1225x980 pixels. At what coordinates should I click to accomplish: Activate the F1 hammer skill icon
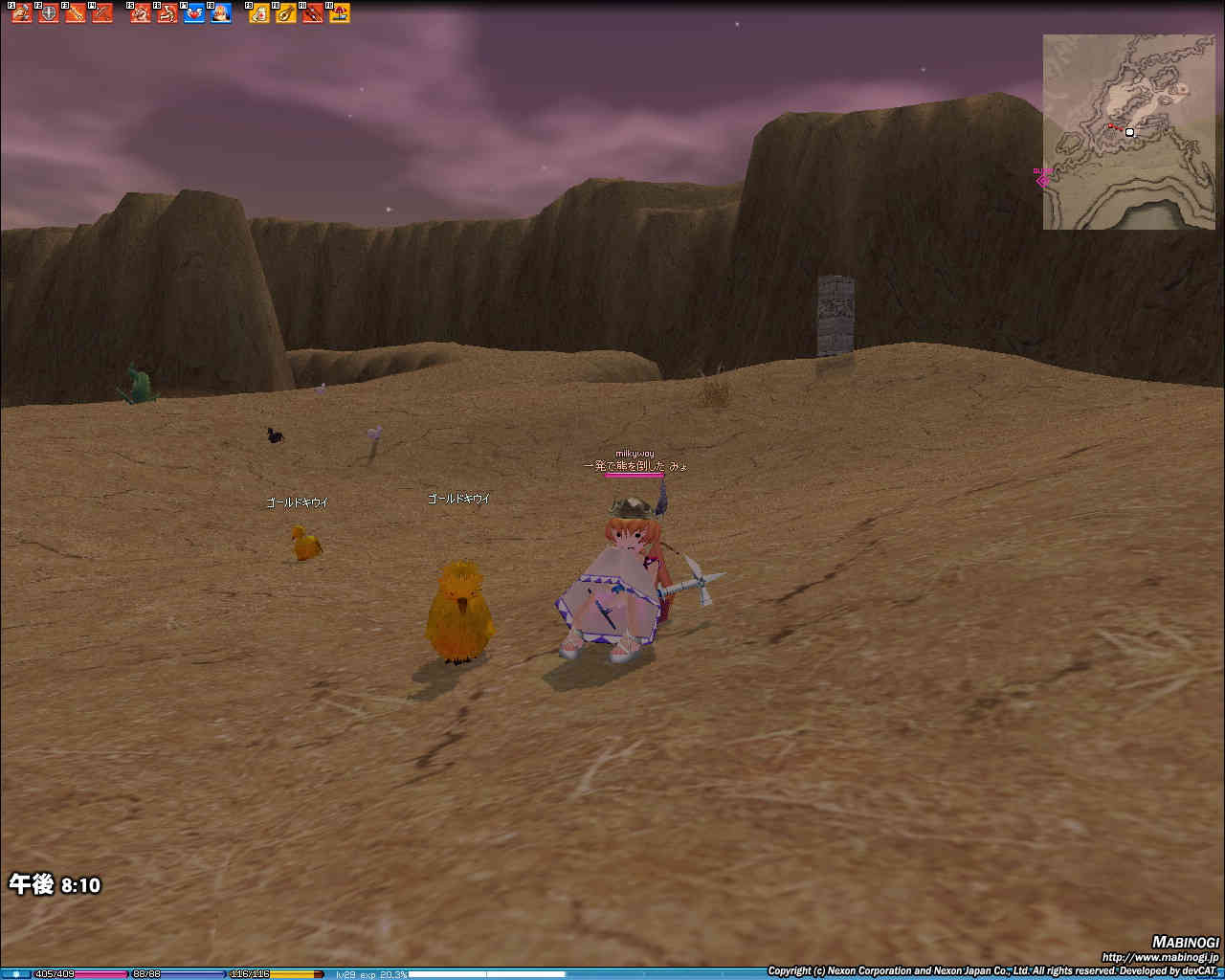22,13
